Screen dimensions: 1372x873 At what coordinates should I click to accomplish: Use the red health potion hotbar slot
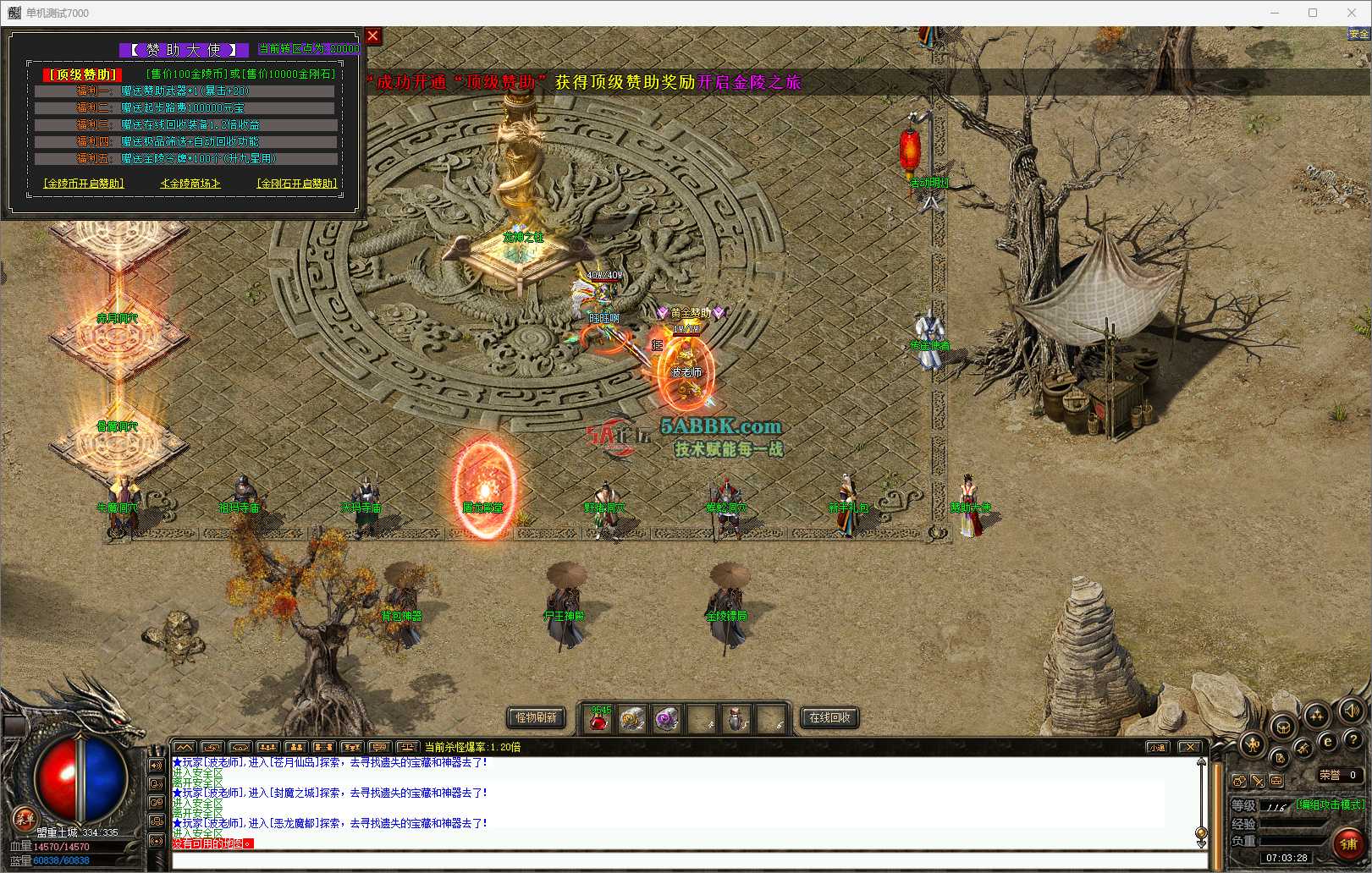point(599,720)
